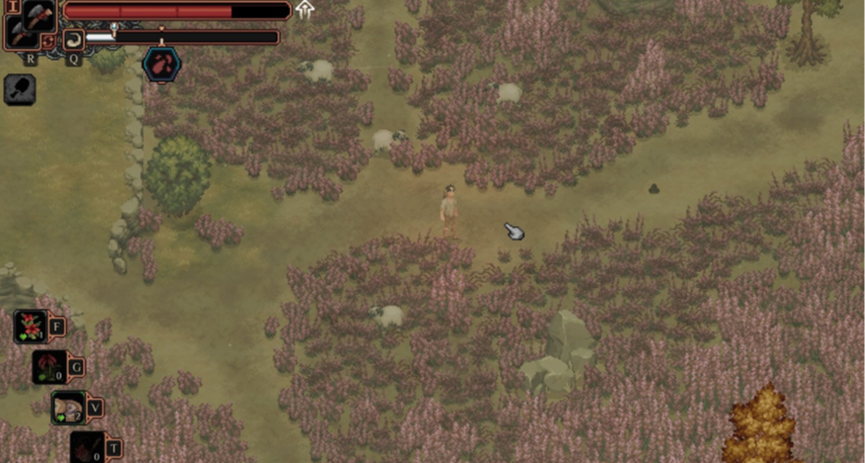Select the dark red plant slot

pos(49,367)
